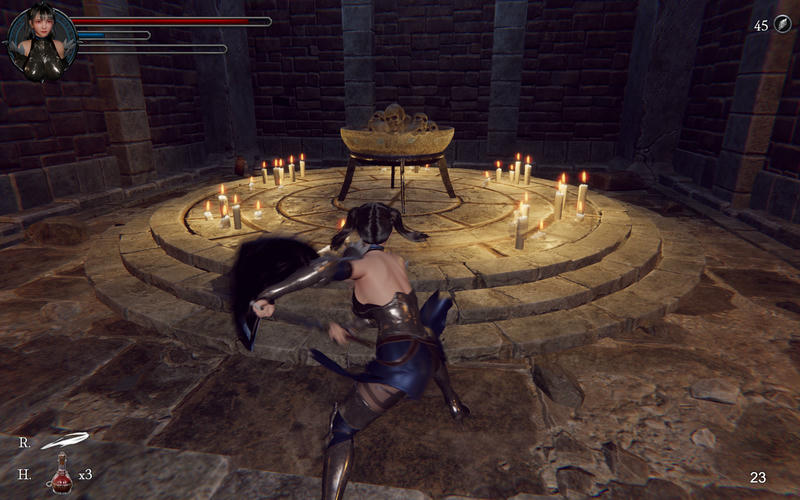Click the character portrait in the HUD
The height and width of the screenshot is (500, 800).
tap(41, 41)
